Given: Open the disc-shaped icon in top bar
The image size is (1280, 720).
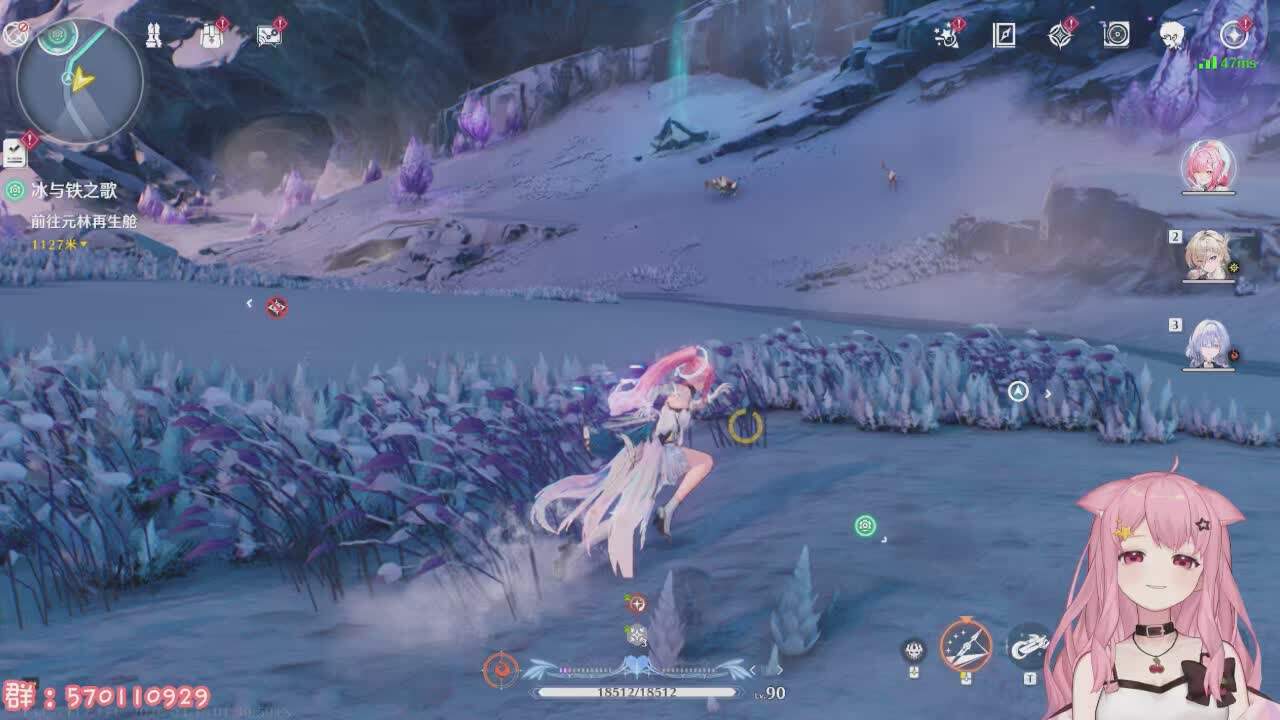Looking at the screenshot, I should click(x=1116, y=36).
